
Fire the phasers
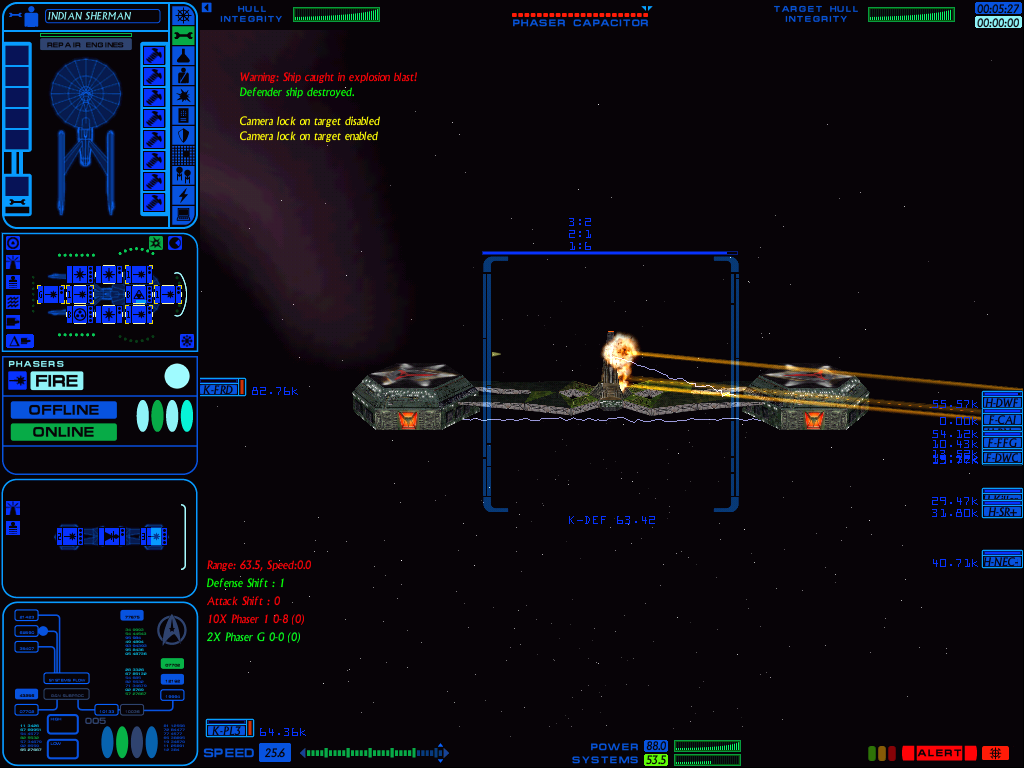click(x=56, y=380)
